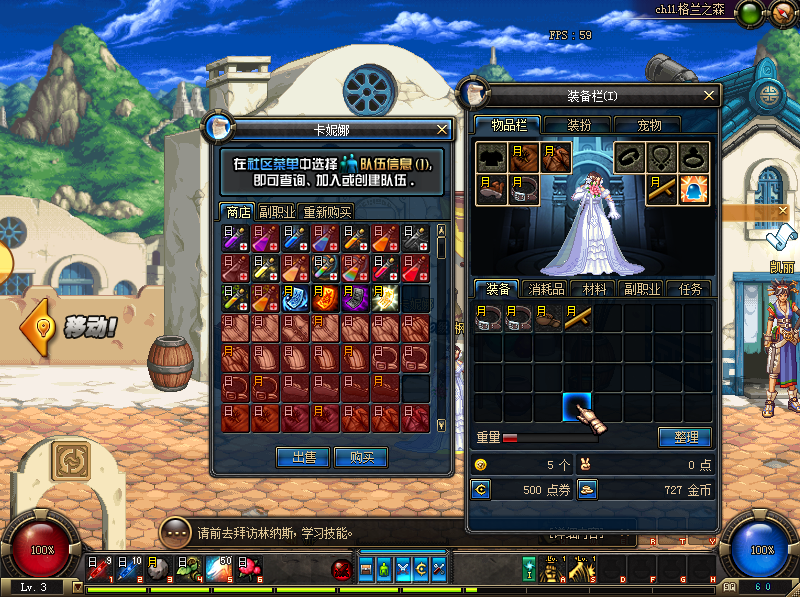The width and height of the screenshot is (800, 597).
Task: Open the 任务 quest items category
Action: (x=689, y=289)
